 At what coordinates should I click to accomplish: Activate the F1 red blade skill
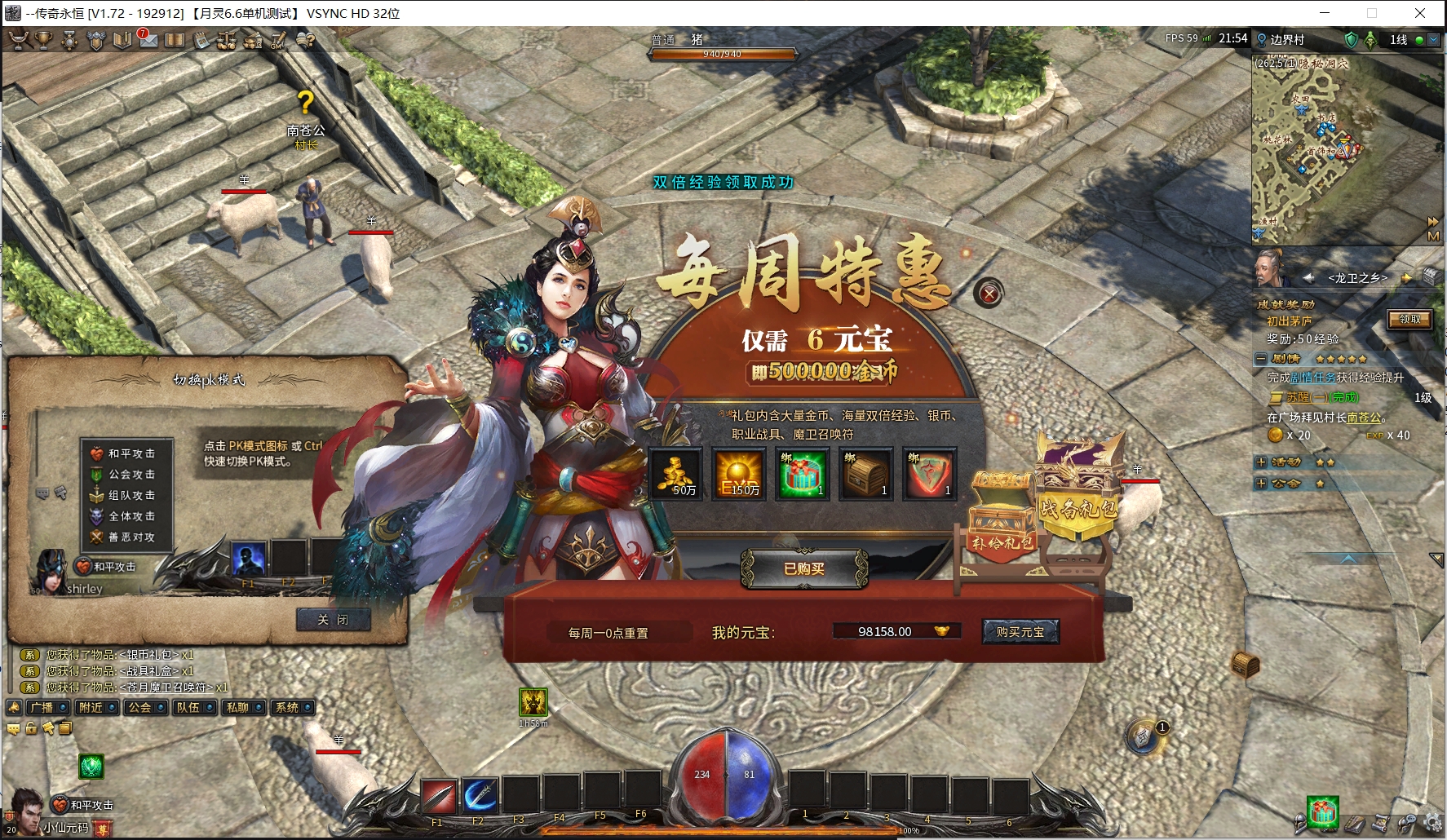coord(438,796)
